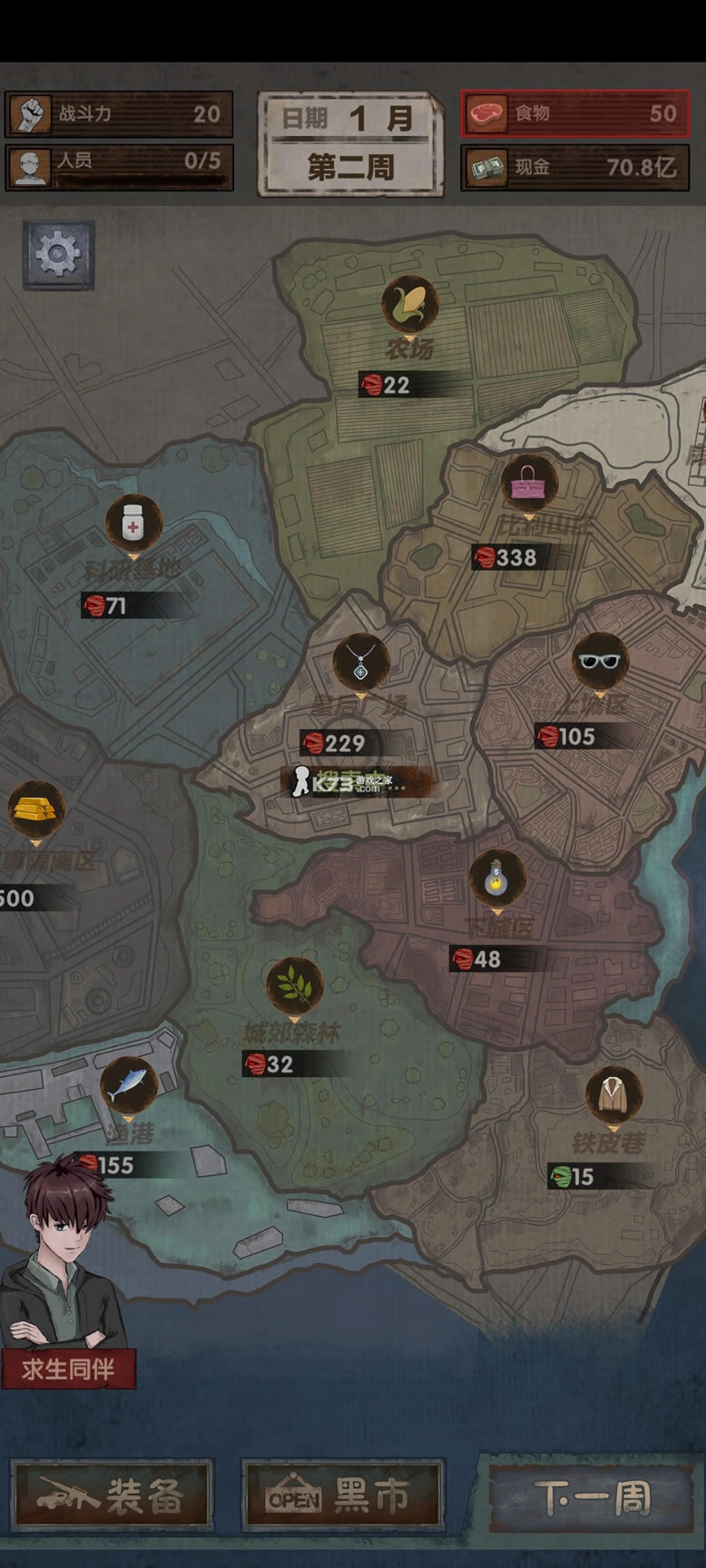Choose the medicine bottle research base marker
706x1568 pixels.
(133, 524)
